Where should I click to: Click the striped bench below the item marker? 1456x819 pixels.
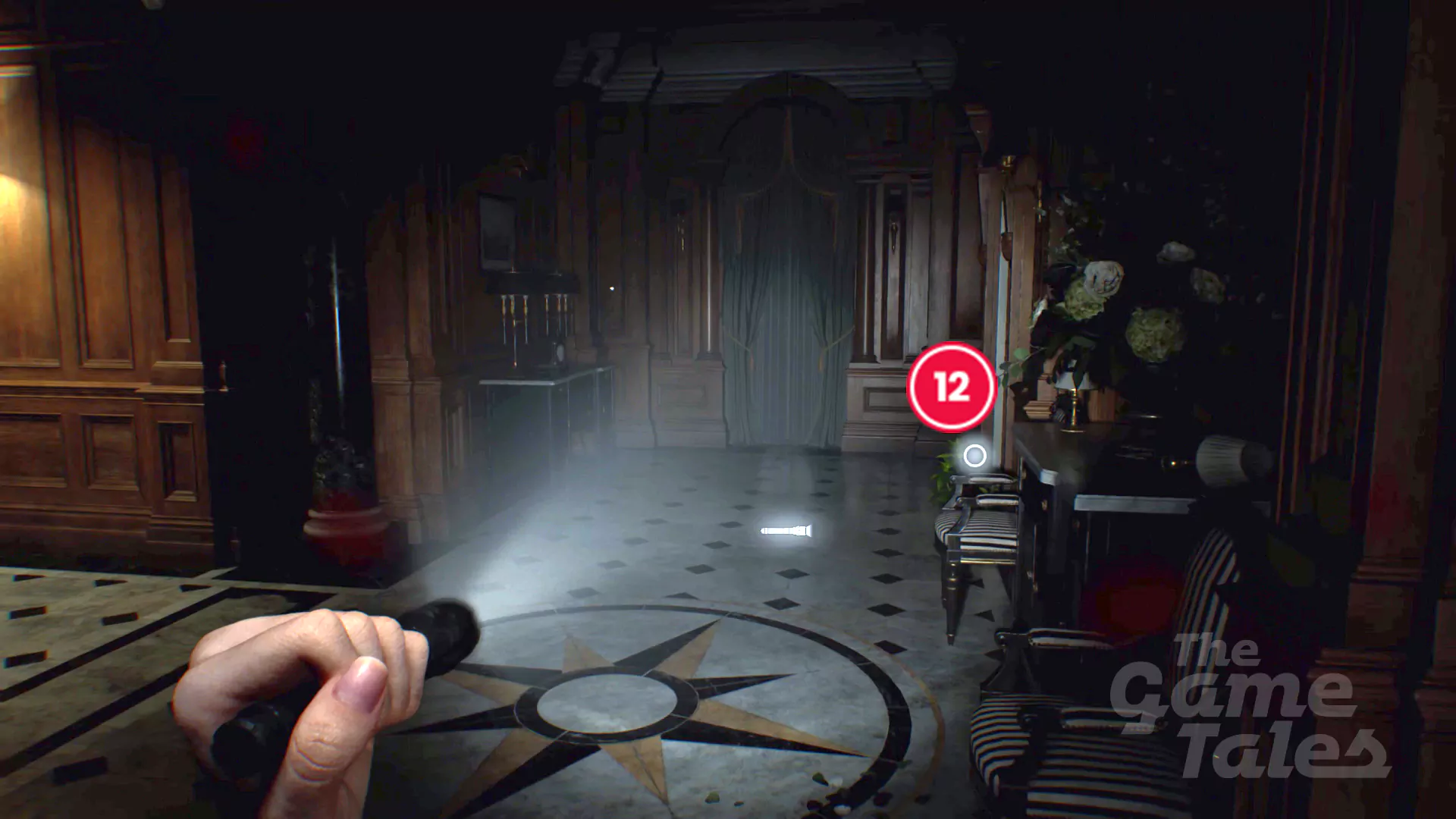978,531
